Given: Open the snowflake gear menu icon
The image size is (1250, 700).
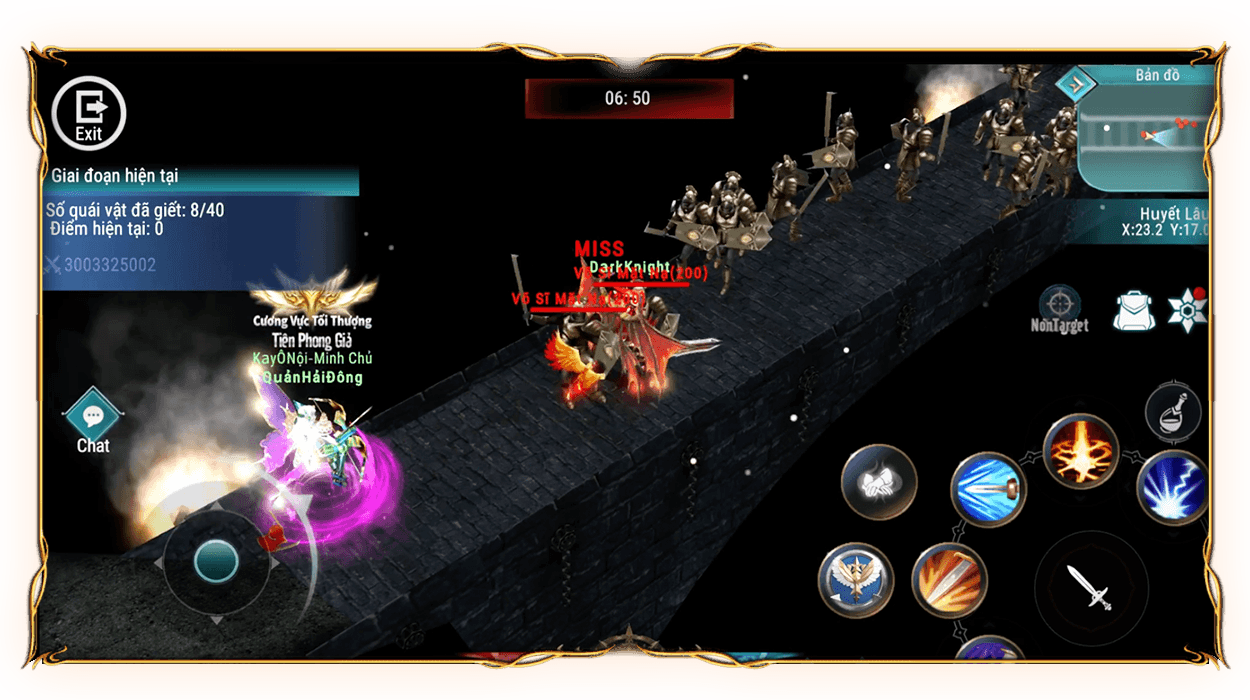Looking at the screenshot, I should [1188, 310].
